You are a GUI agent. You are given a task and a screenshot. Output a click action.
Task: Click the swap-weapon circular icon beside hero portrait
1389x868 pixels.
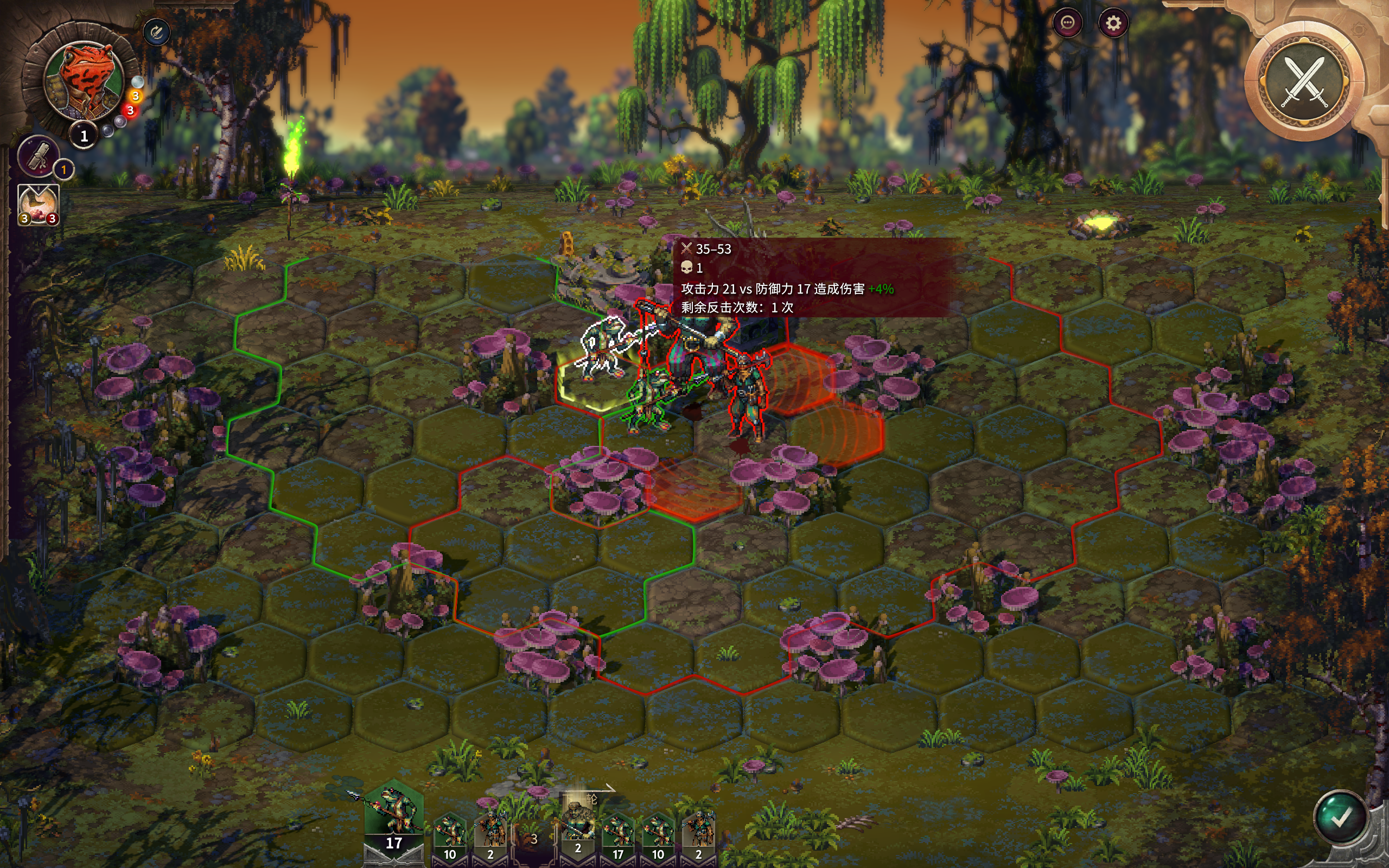click(x=156, y=31)
